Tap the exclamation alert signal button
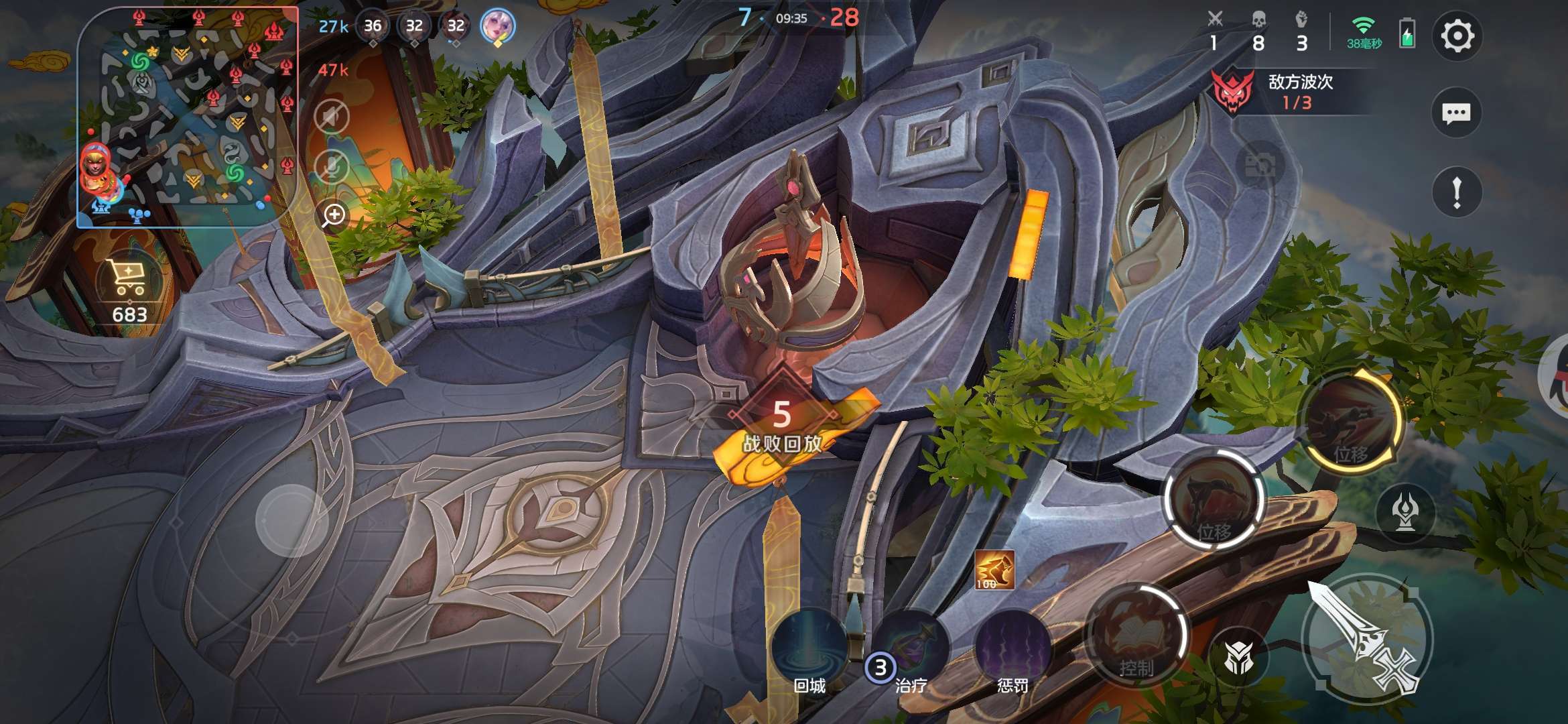Screen dimensions: 1568x724 [x=1456, y=193]
